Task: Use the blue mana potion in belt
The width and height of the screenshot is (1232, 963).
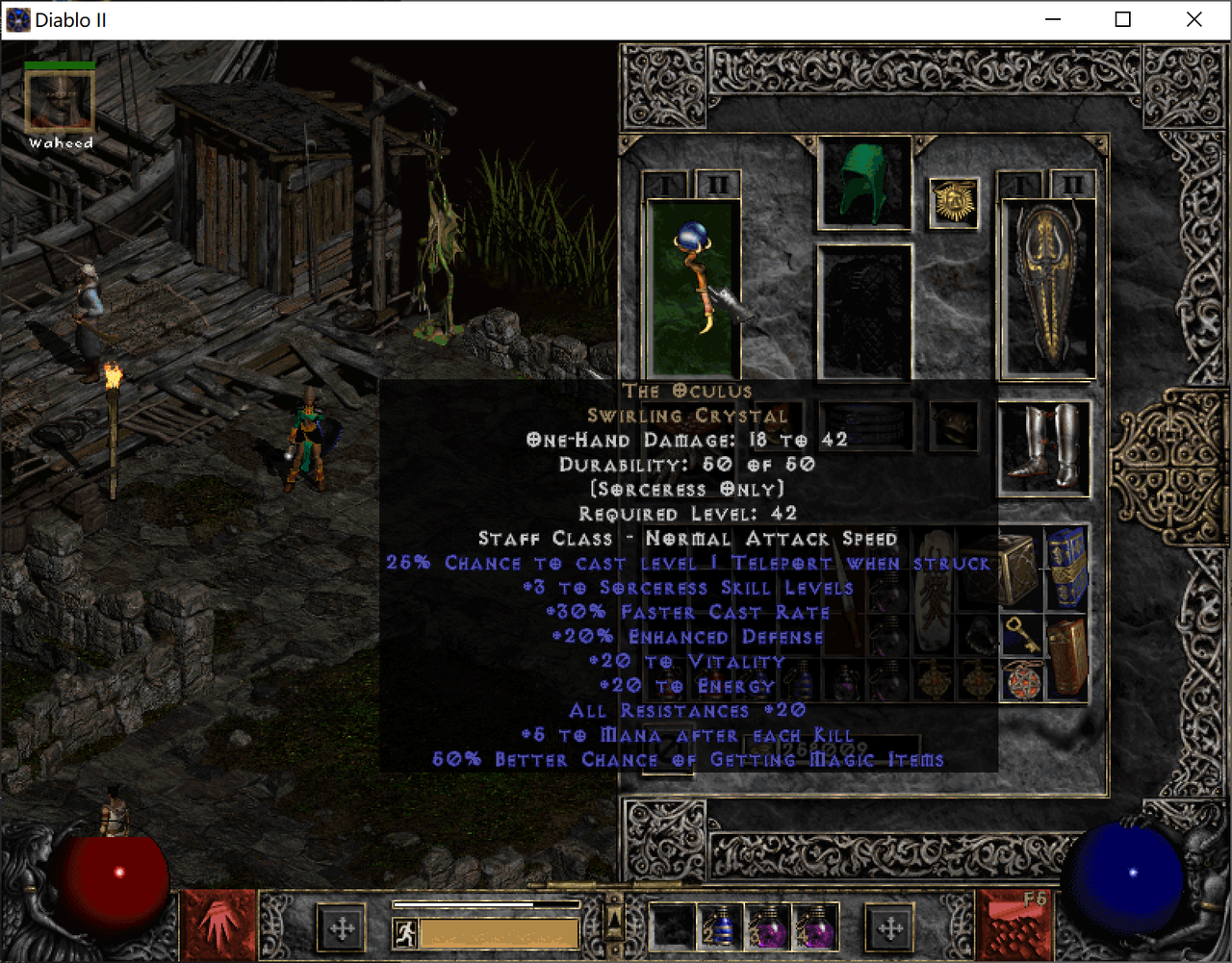Action: 720,927
